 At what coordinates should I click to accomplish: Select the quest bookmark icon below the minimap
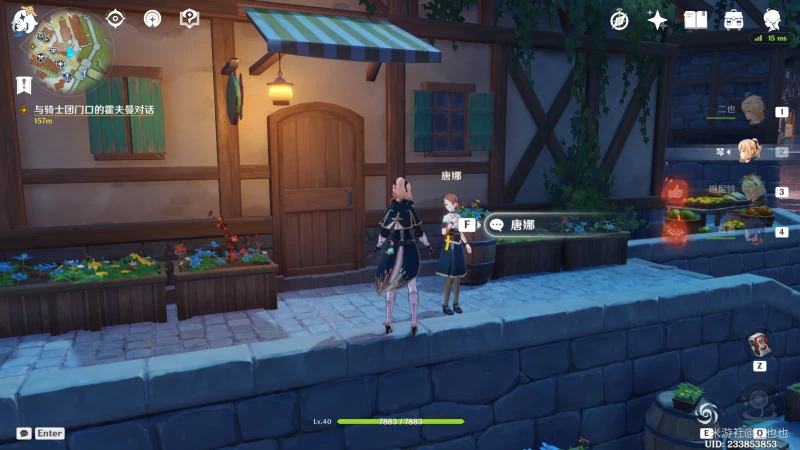pos(24,84)
